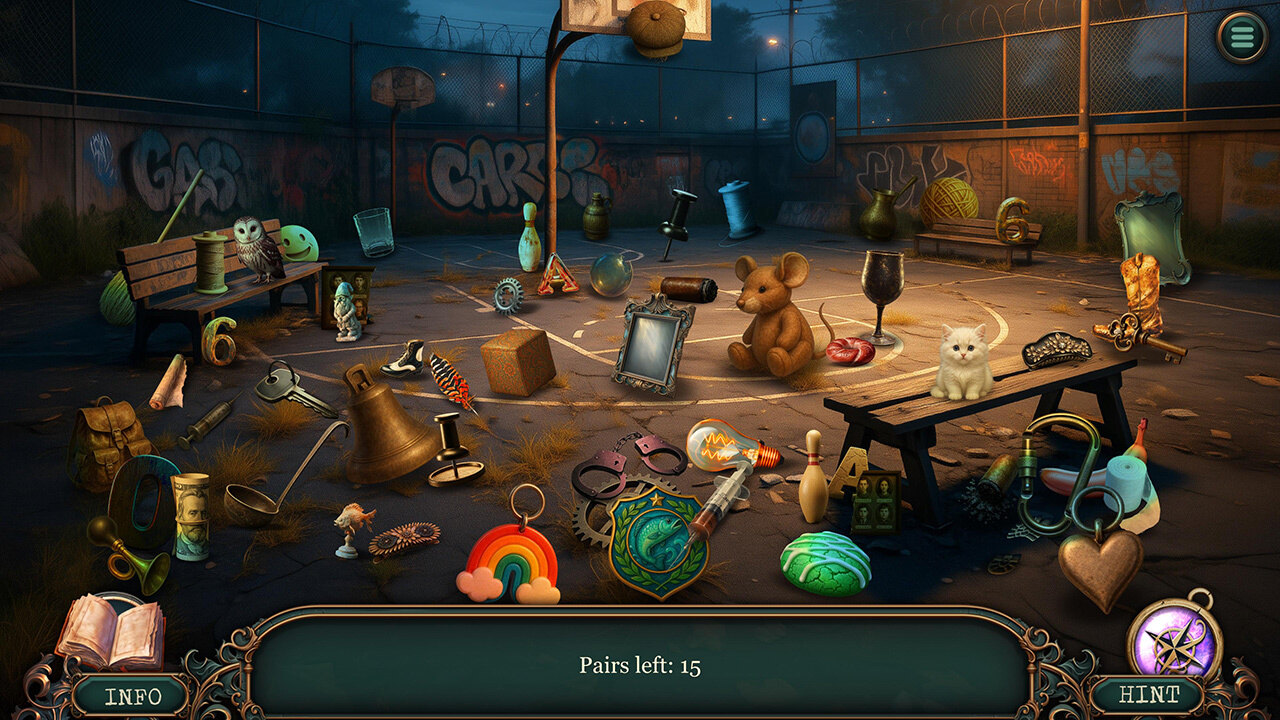1280x720 pixels.
Task: Use the HINT button
Action: coord(1147,695)
